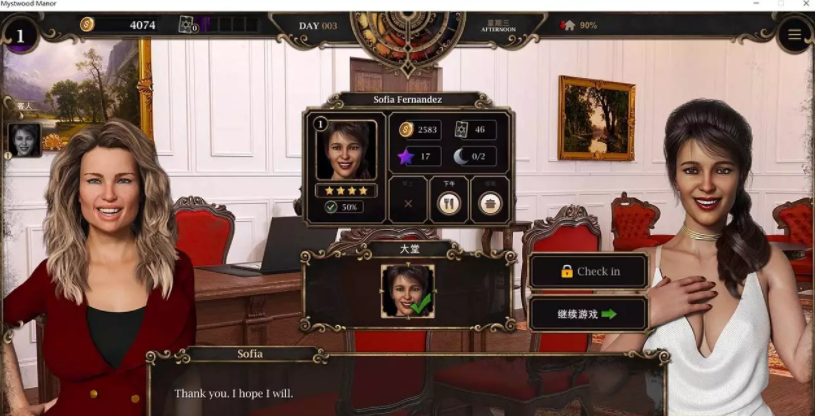This screenshot has height=416, width=815.
Task: Open the hamburger menu
Action: 794,35
